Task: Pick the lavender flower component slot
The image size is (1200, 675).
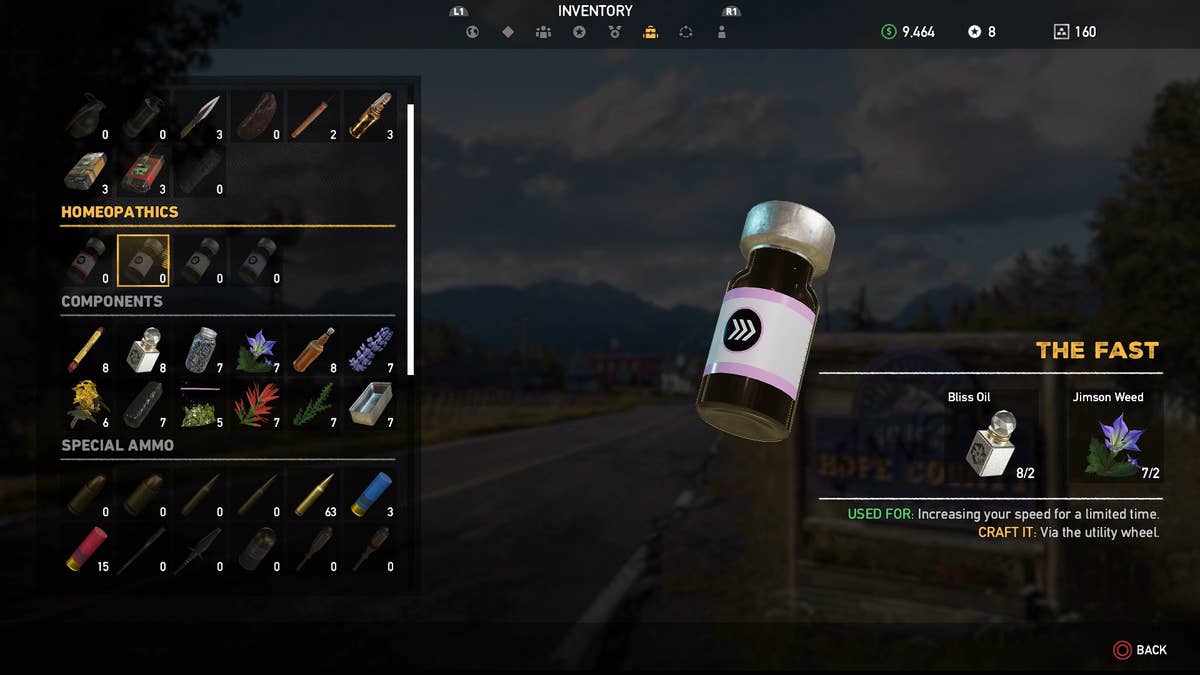Action: pos(371,349)
